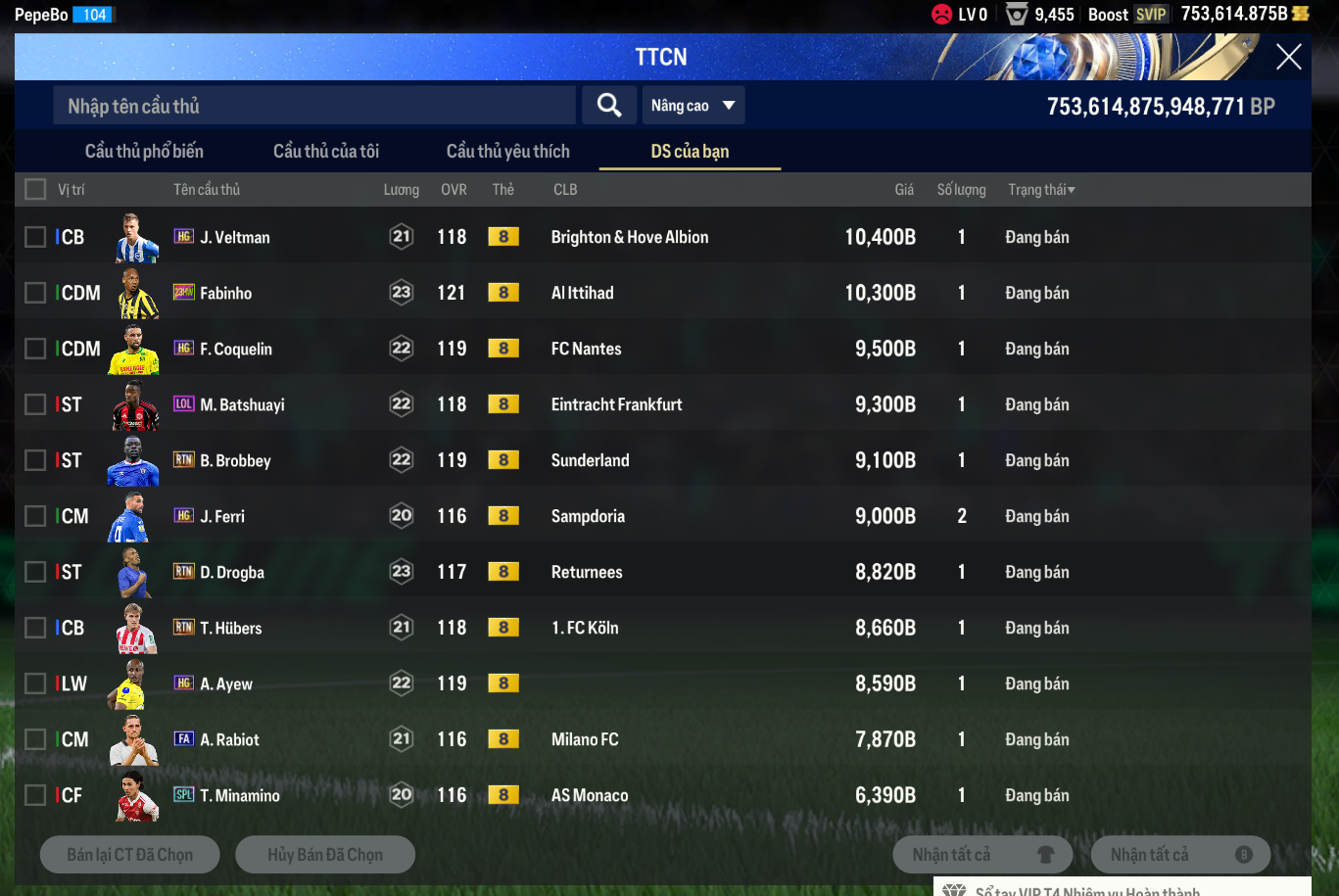The image size is (1339, 896).
Task: Check the box next to Fabinho
Action: [x=35, y=293]
